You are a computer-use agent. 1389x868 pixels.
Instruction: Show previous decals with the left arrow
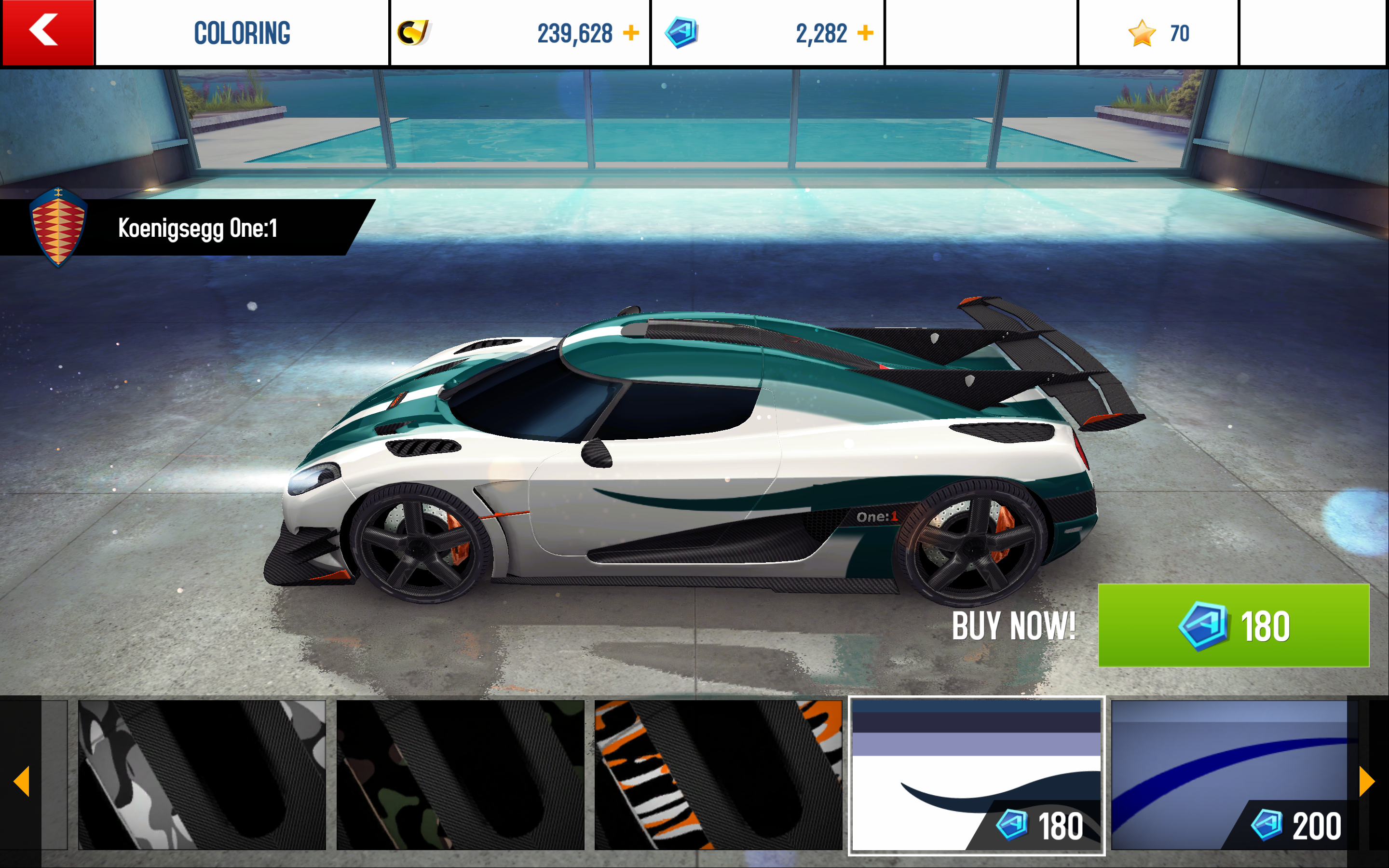[x=21, y=781]
